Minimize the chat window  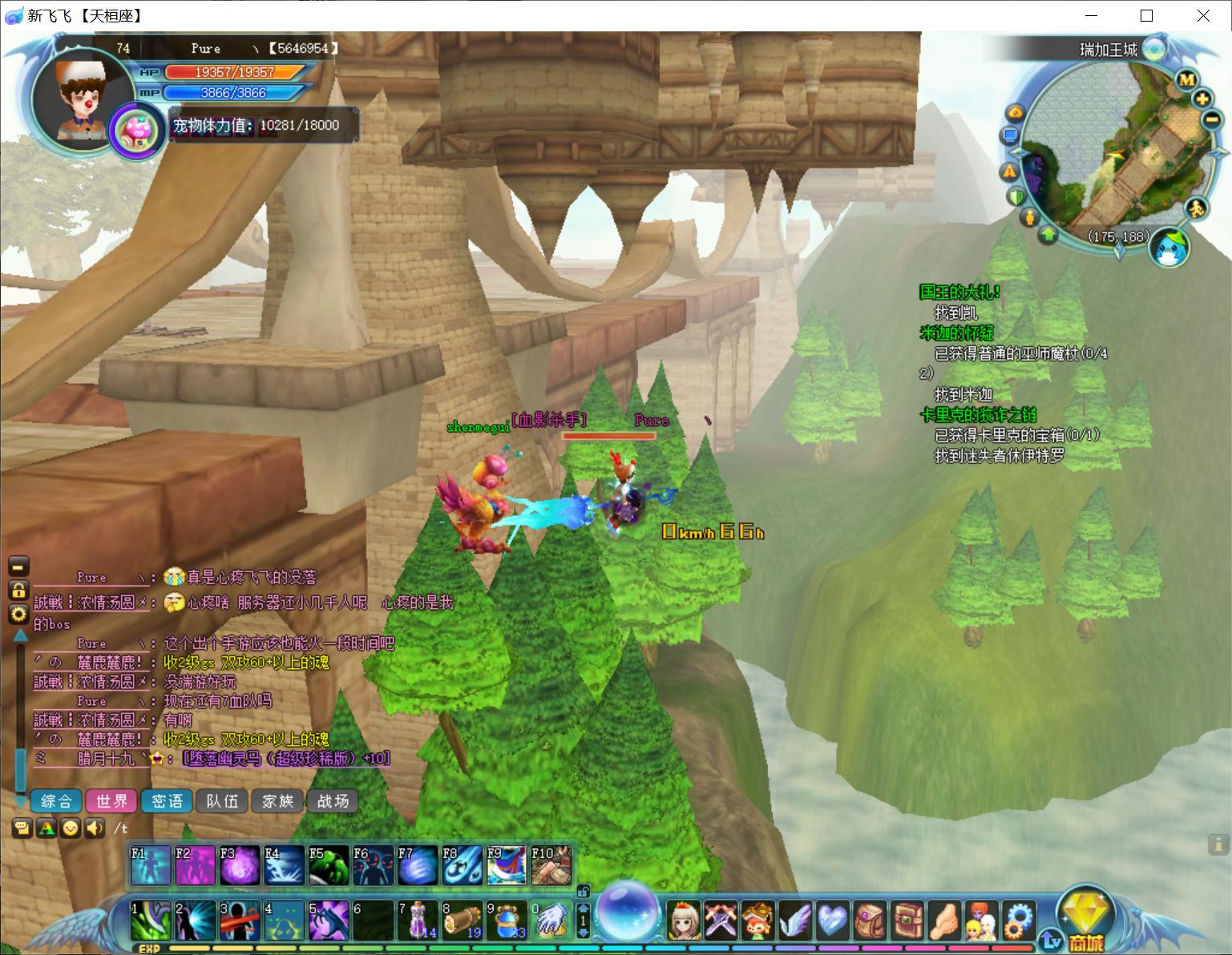(18, 566)
